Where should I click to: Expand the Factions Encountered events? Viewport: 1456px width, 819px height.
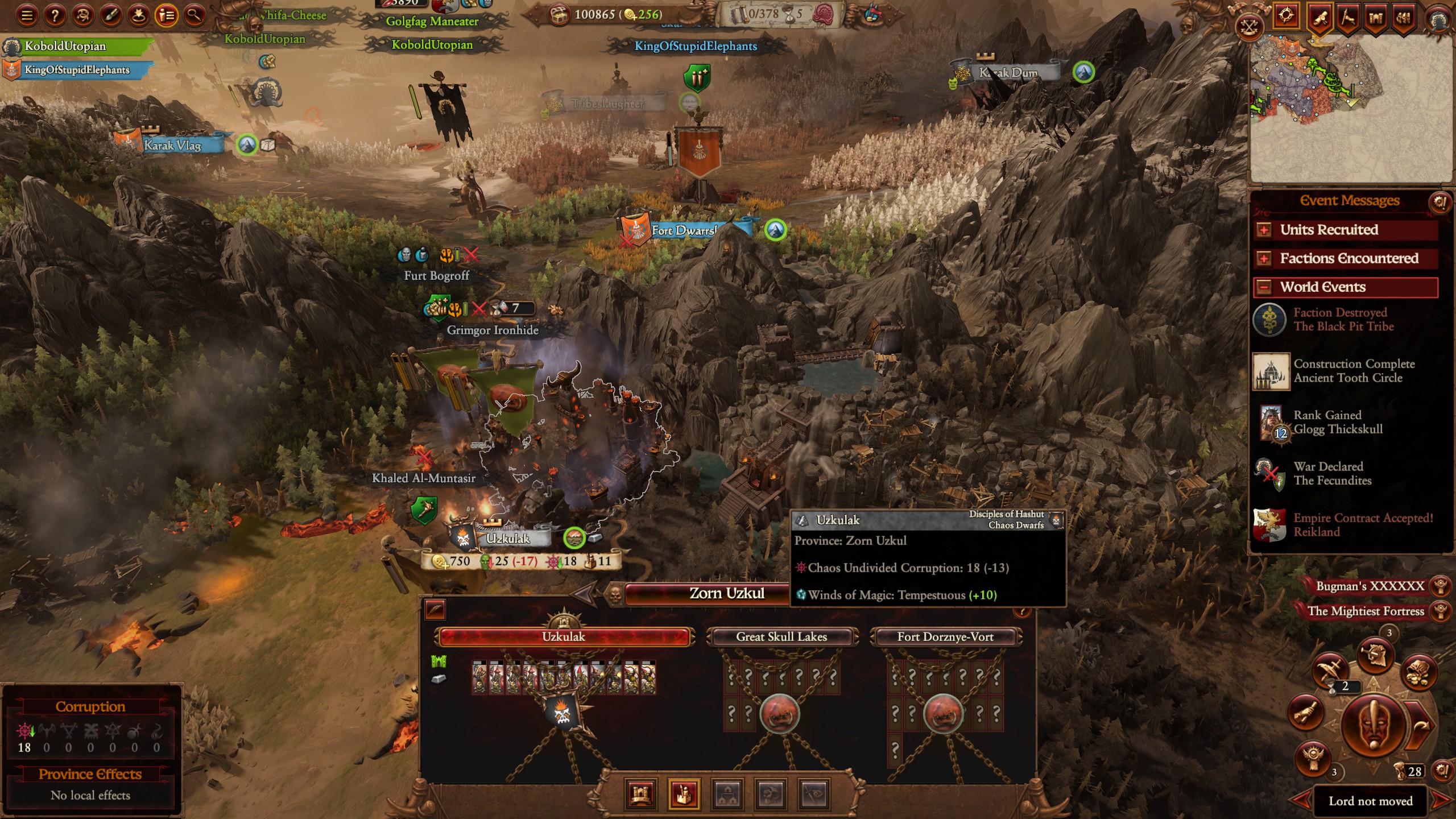tap(1264, 259)
